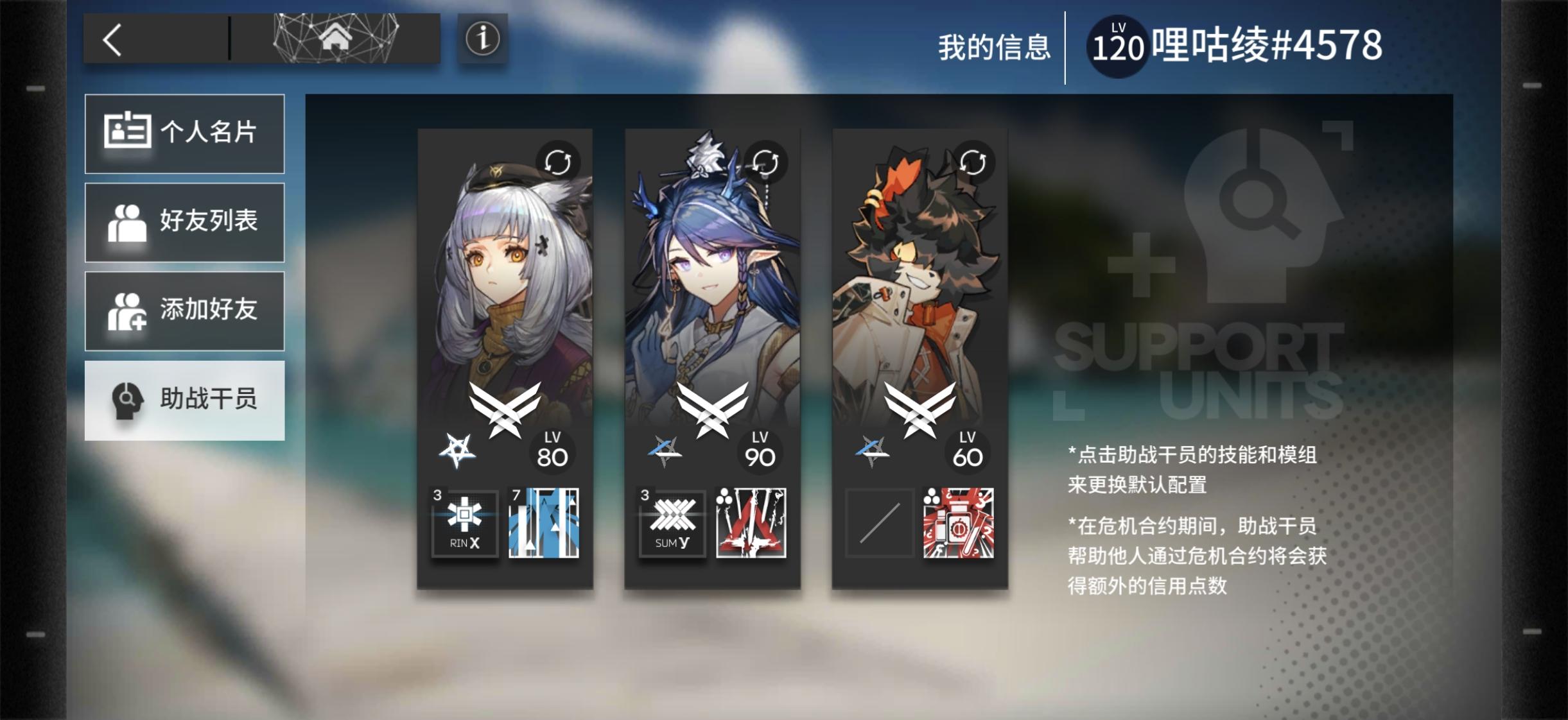Click the 添加好友 option

(185, 310)
